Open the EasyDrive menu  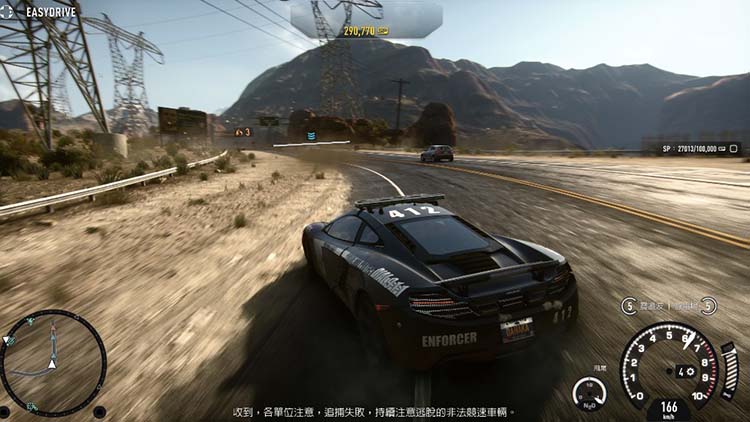(x=40, y=12)
